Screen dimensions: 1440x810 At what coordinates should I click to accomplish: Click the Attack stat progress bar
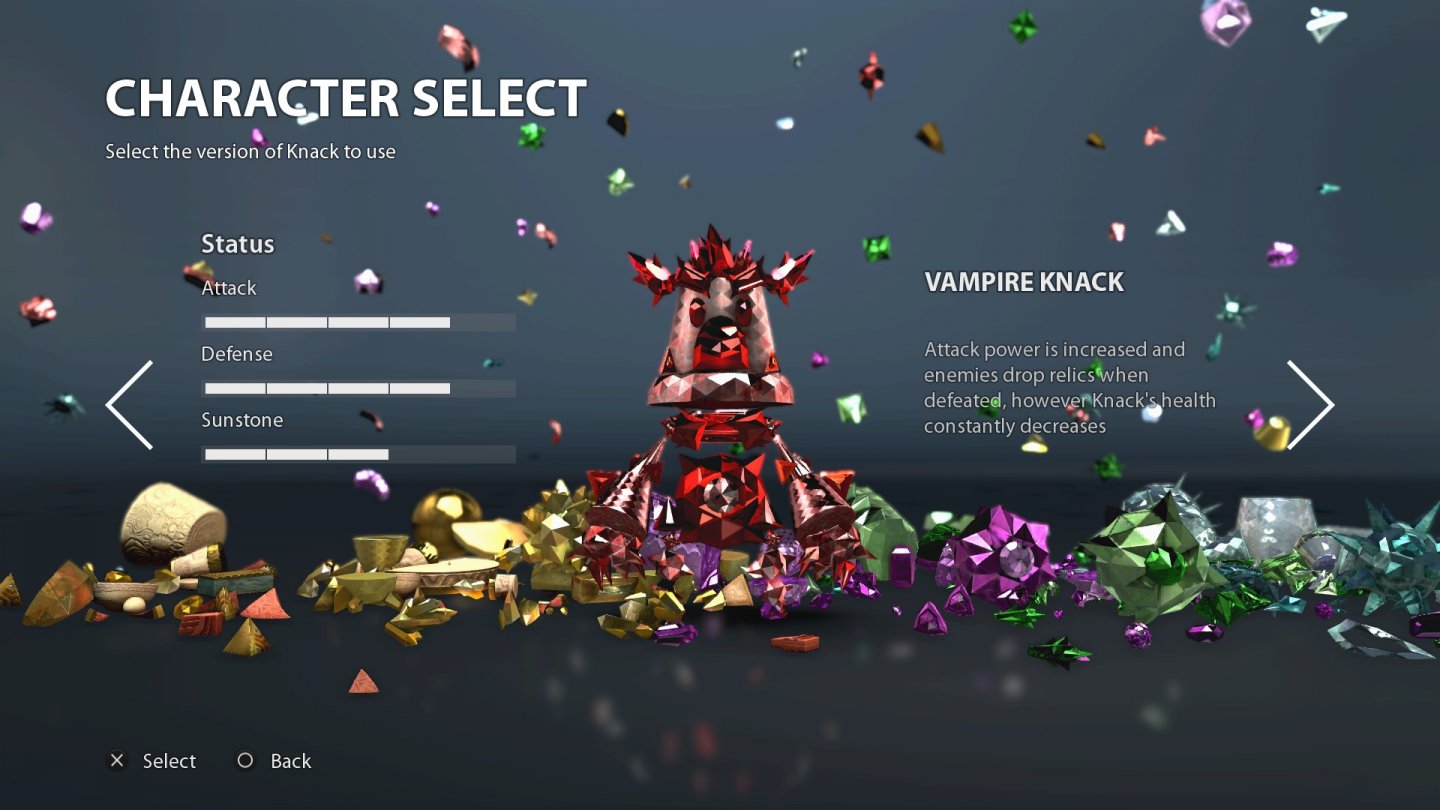tap(358, 321)
